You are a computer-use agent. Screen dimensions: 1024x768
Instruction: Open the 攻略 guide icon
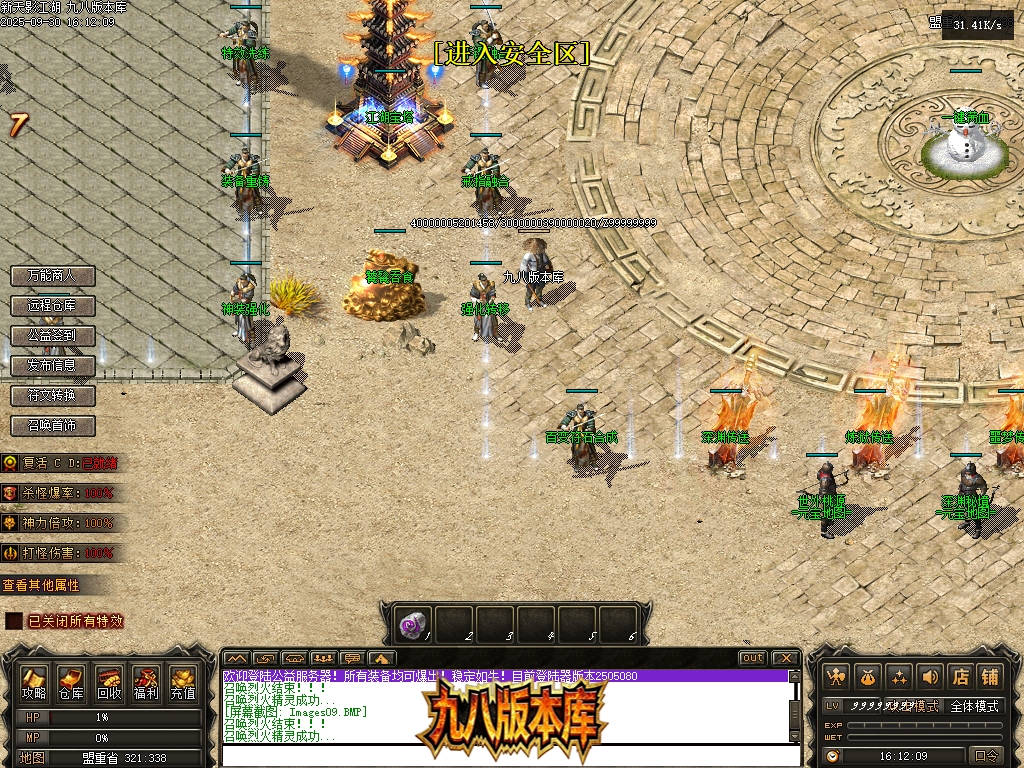pyautogui.click(x=34, y=683)
